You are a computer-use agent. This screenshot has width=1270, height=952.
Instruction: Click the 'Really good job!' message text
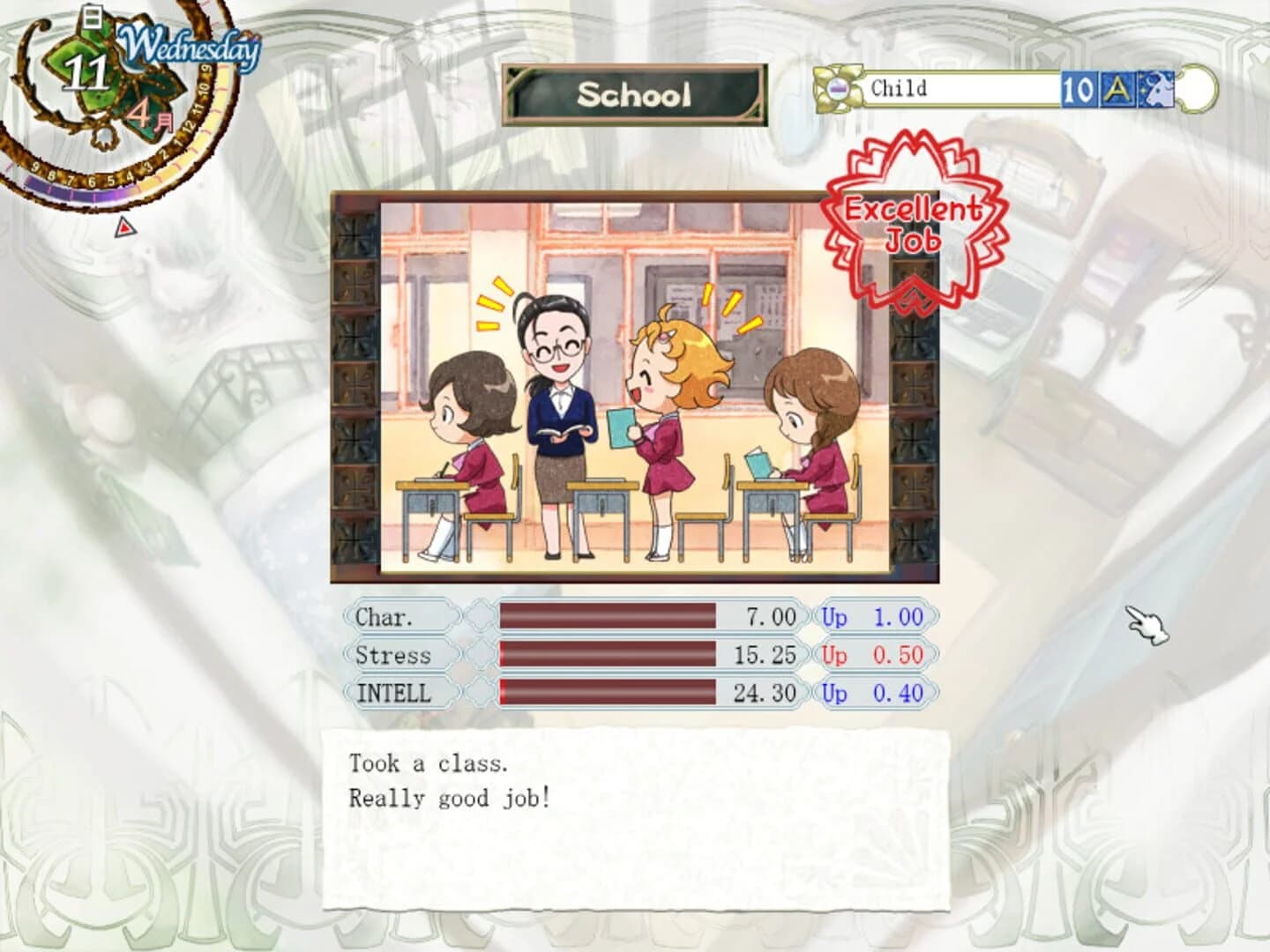tap(449, 798)
